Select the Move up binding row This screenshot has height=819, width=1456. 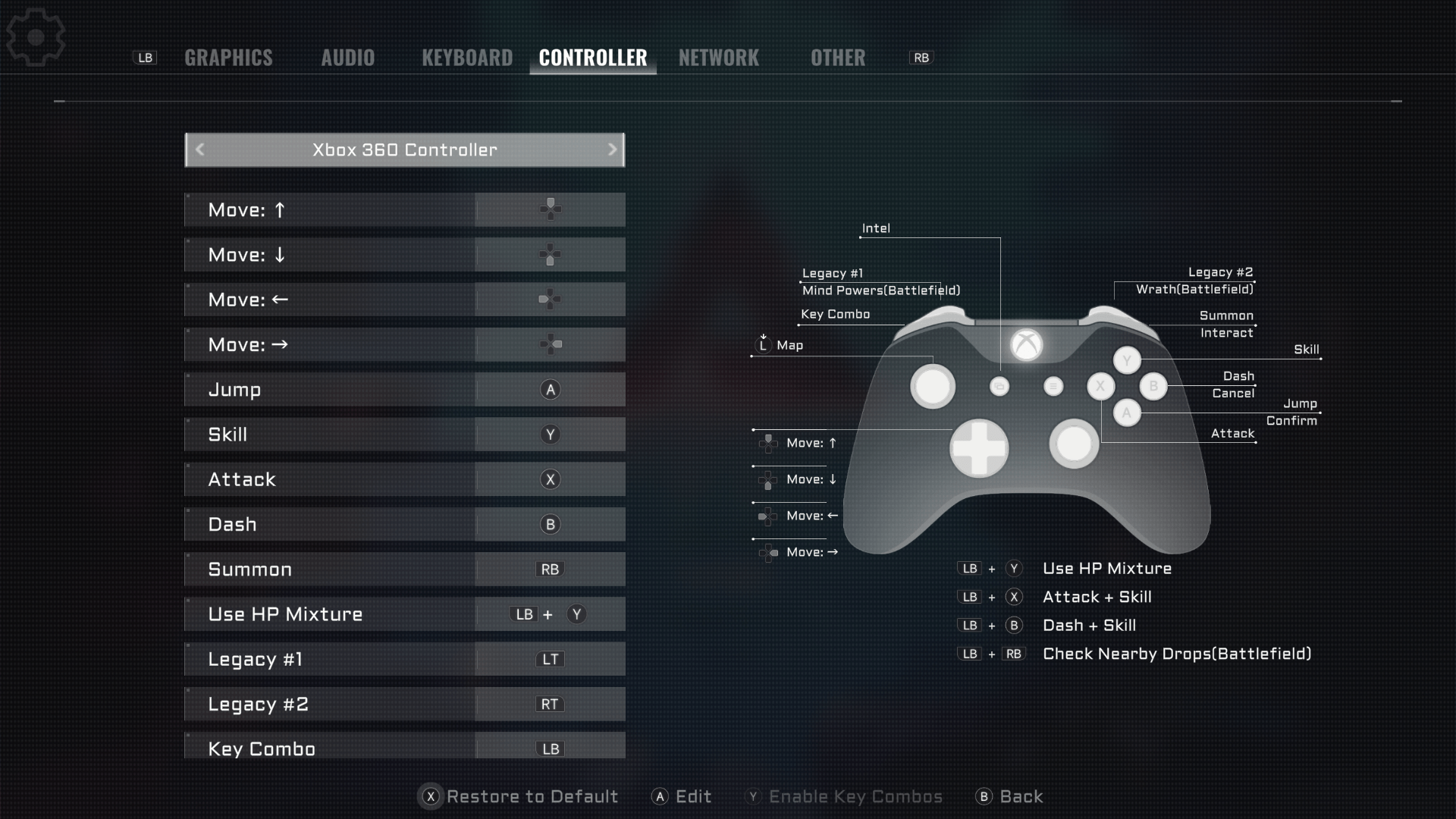tap(404, 210)
